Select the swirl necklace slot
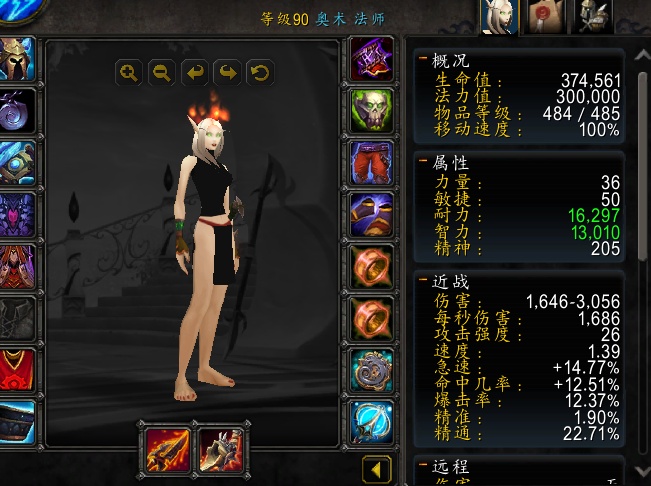Screen dimensions: 651x486 (x=17, y=111)
